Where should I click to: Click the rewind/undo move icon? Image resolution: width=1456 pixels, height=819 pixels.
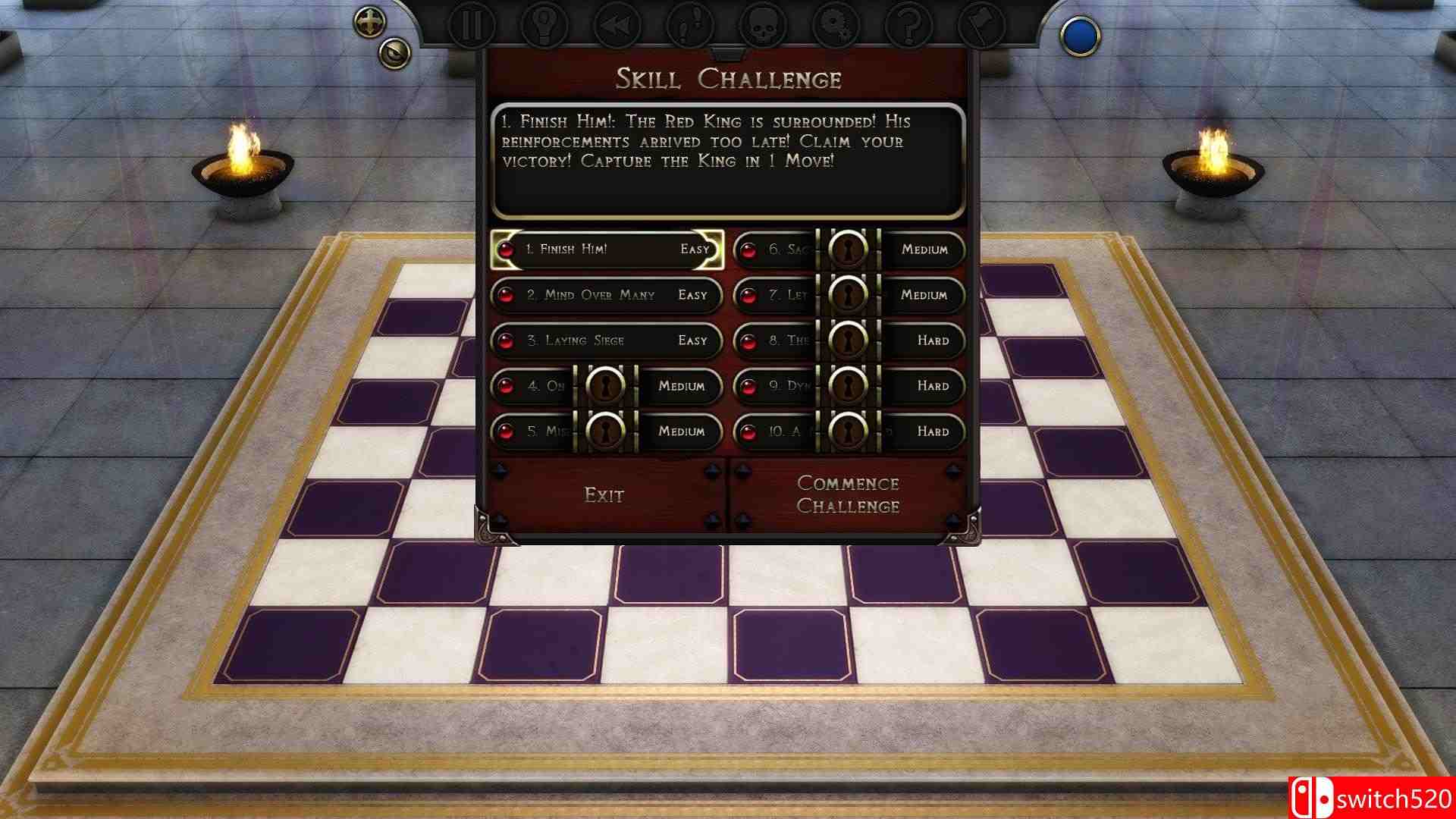[617, 24]
